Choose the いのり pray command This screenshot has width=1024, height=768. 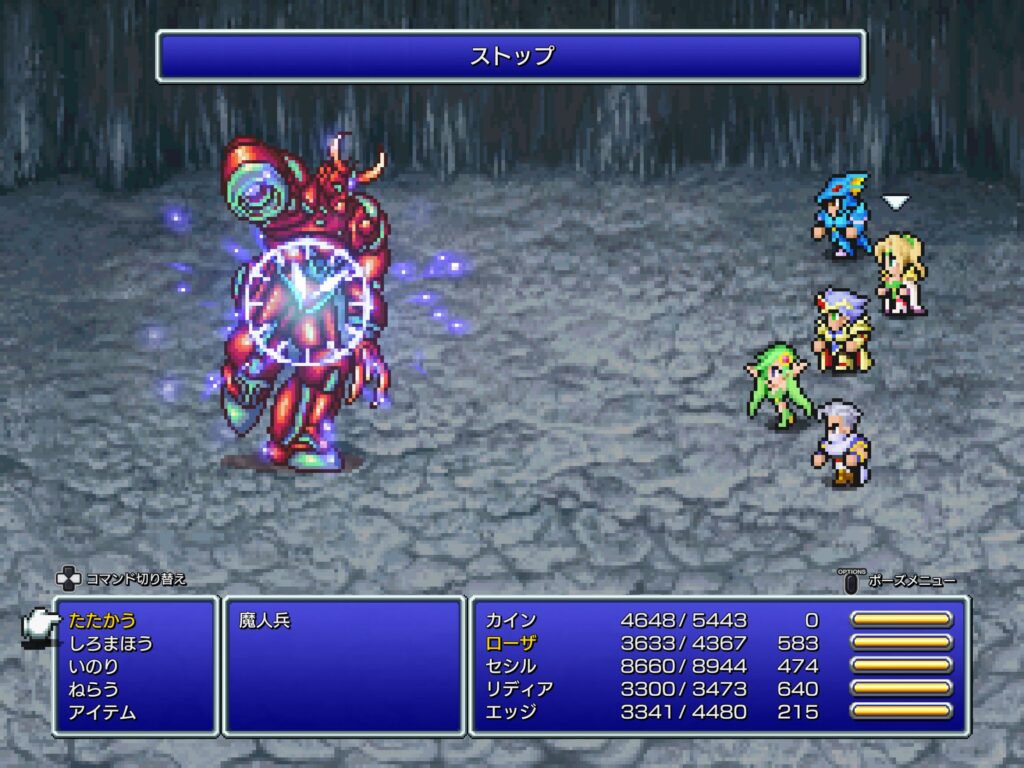click(94, 666)
